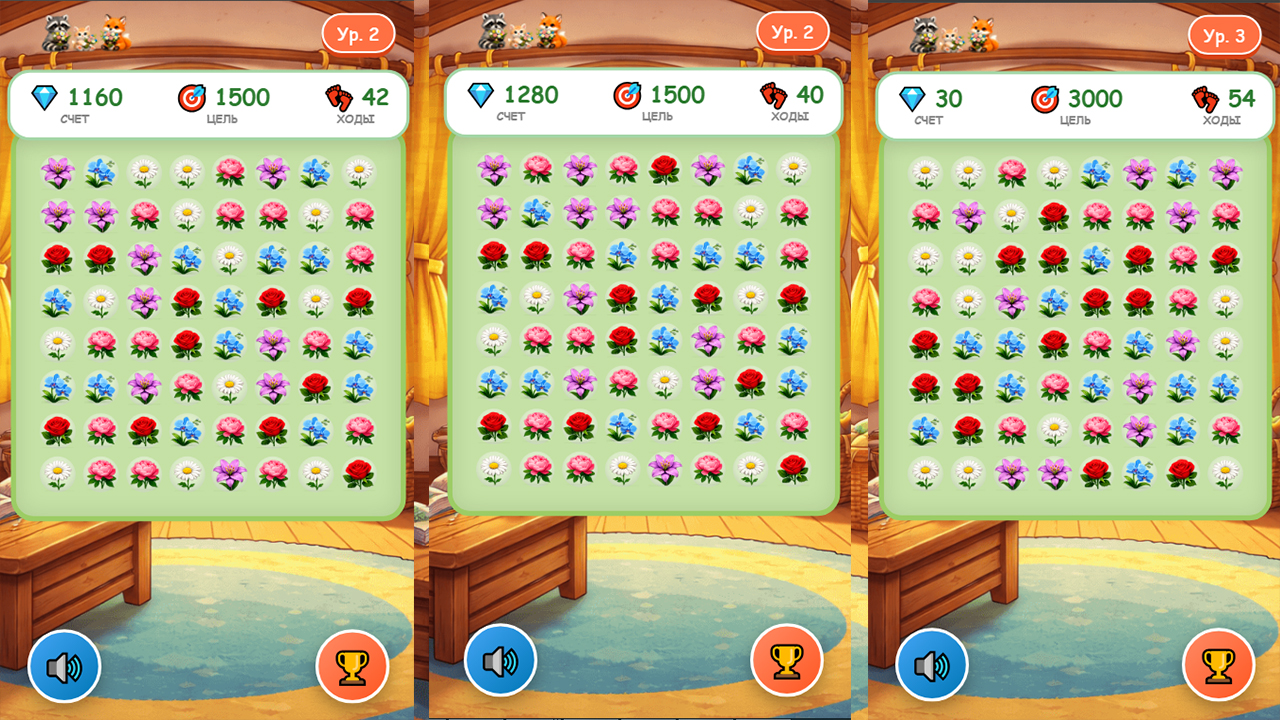Click the footprints icon showing 40 moves

(773, 96)
